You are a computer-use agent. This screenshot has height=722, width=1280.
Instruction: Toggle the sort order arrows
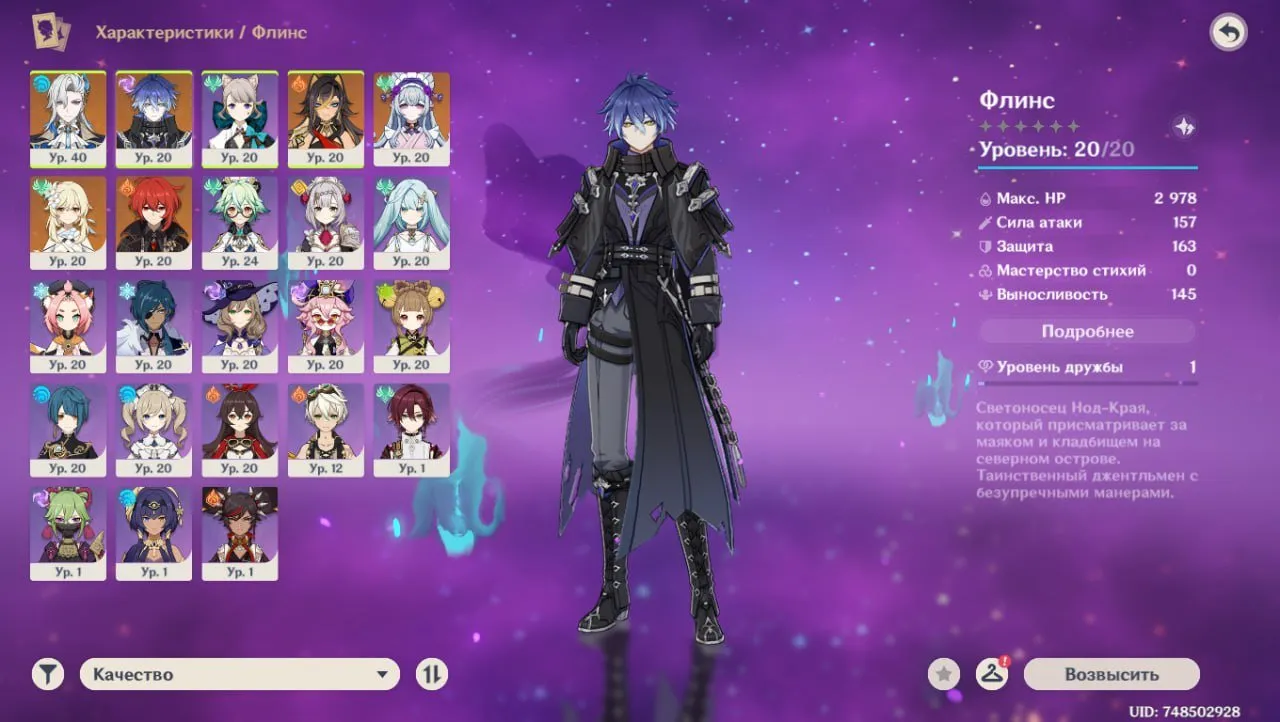pos(431,674)
